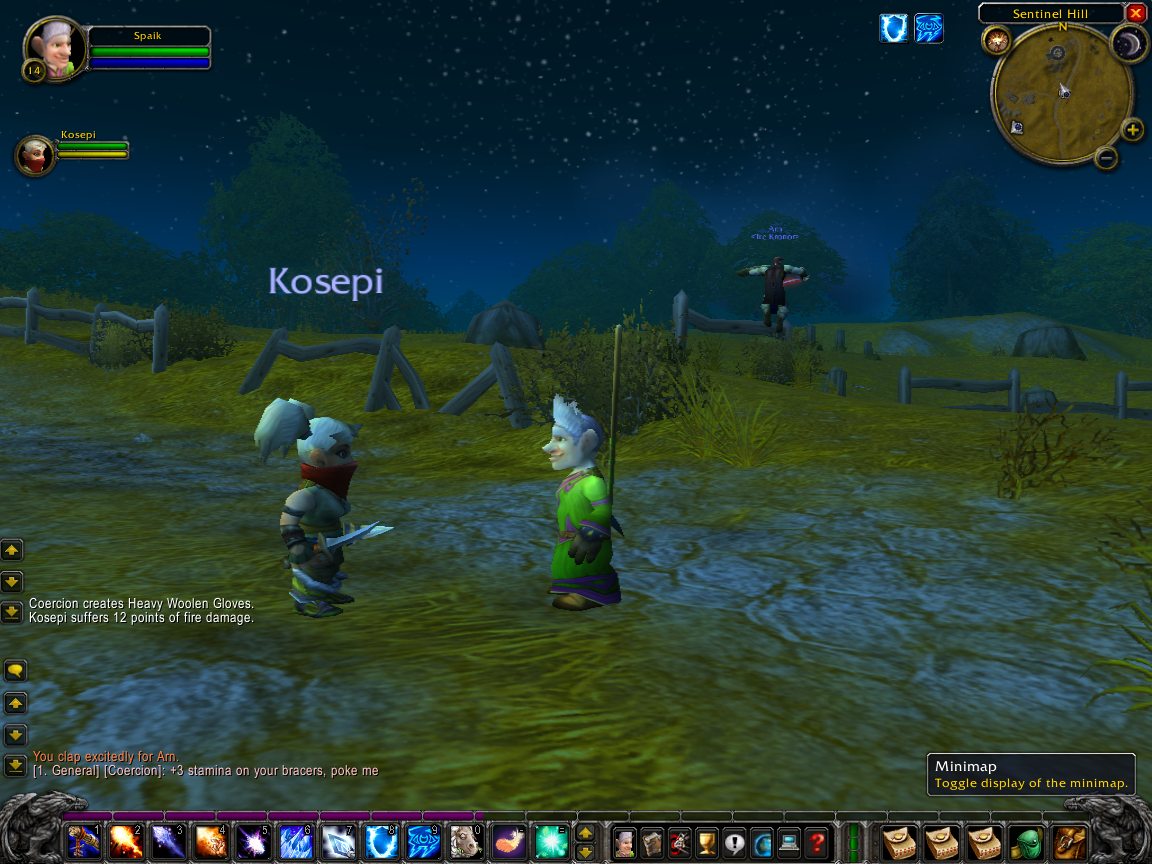Open the world map globe button
Image resolution: width=1152 pixels, height=864 pixels.
pyautogui.click(x=762, y=842)
